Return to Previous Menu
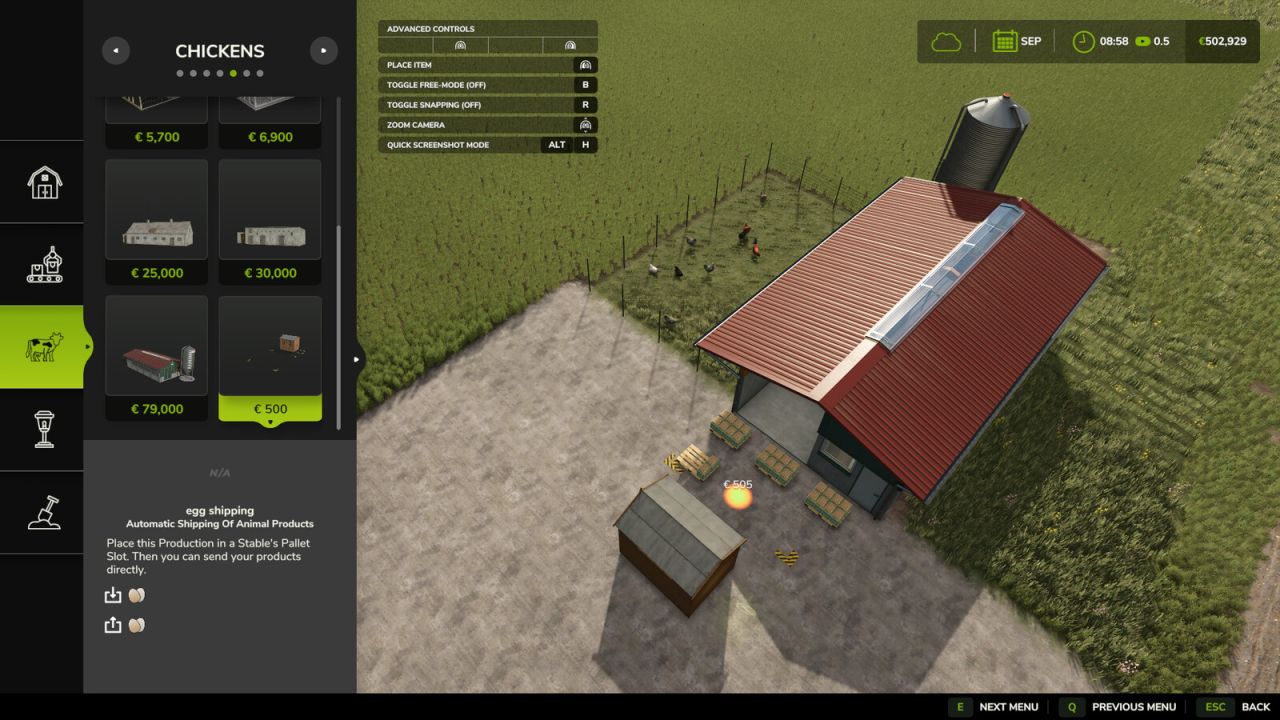This screenshot has height=720, width=1280. pos(1118,707)
